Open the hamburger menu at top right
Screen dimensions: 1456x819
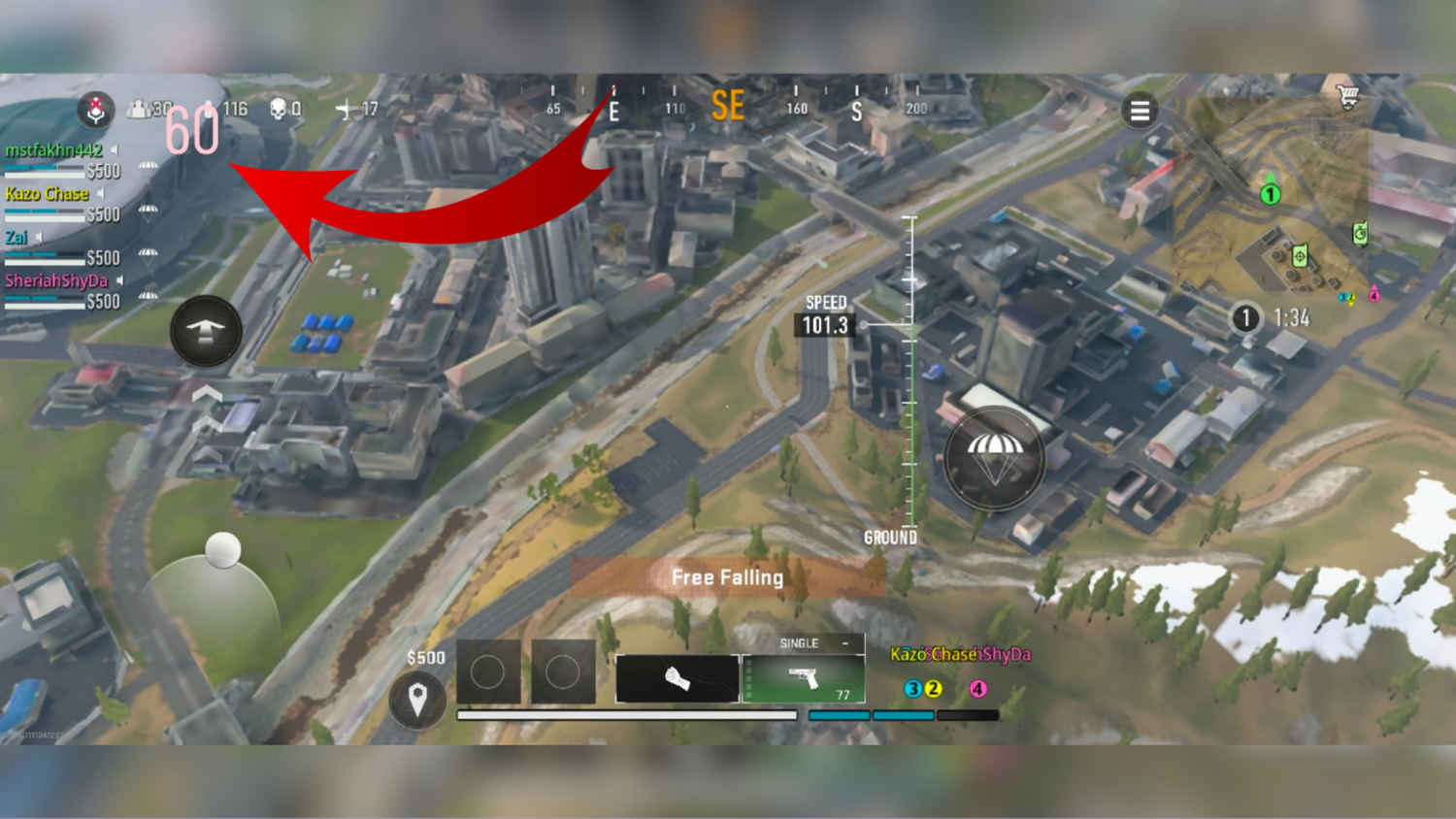coord(1140,111)
